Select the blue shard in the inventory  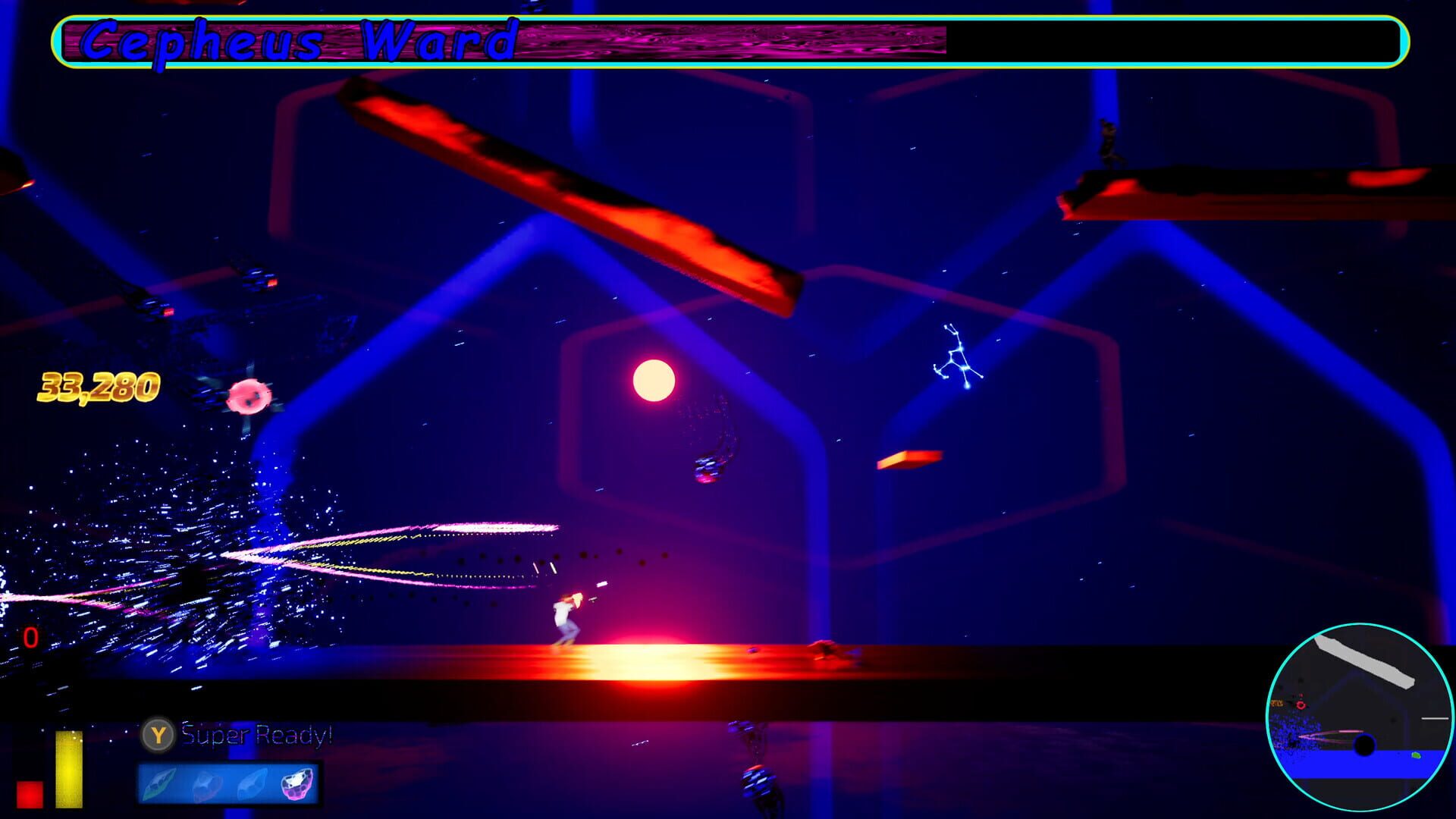[252, 784]
